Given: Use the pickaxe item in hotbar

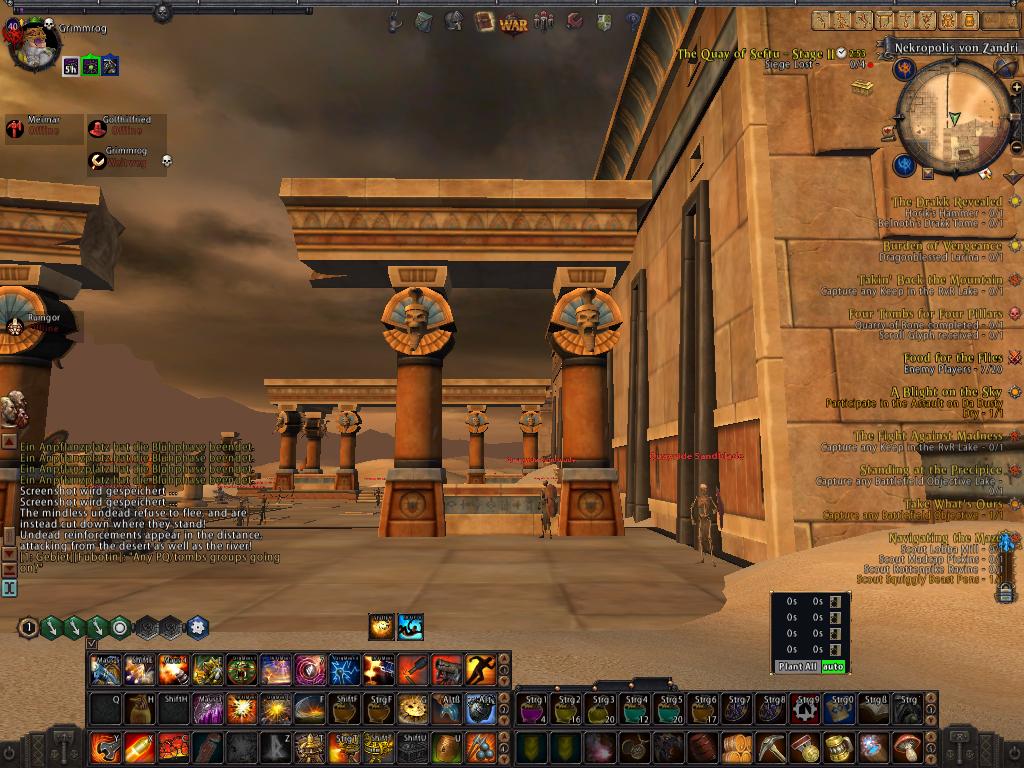Looking at the screenshot, I should (771, 747).
